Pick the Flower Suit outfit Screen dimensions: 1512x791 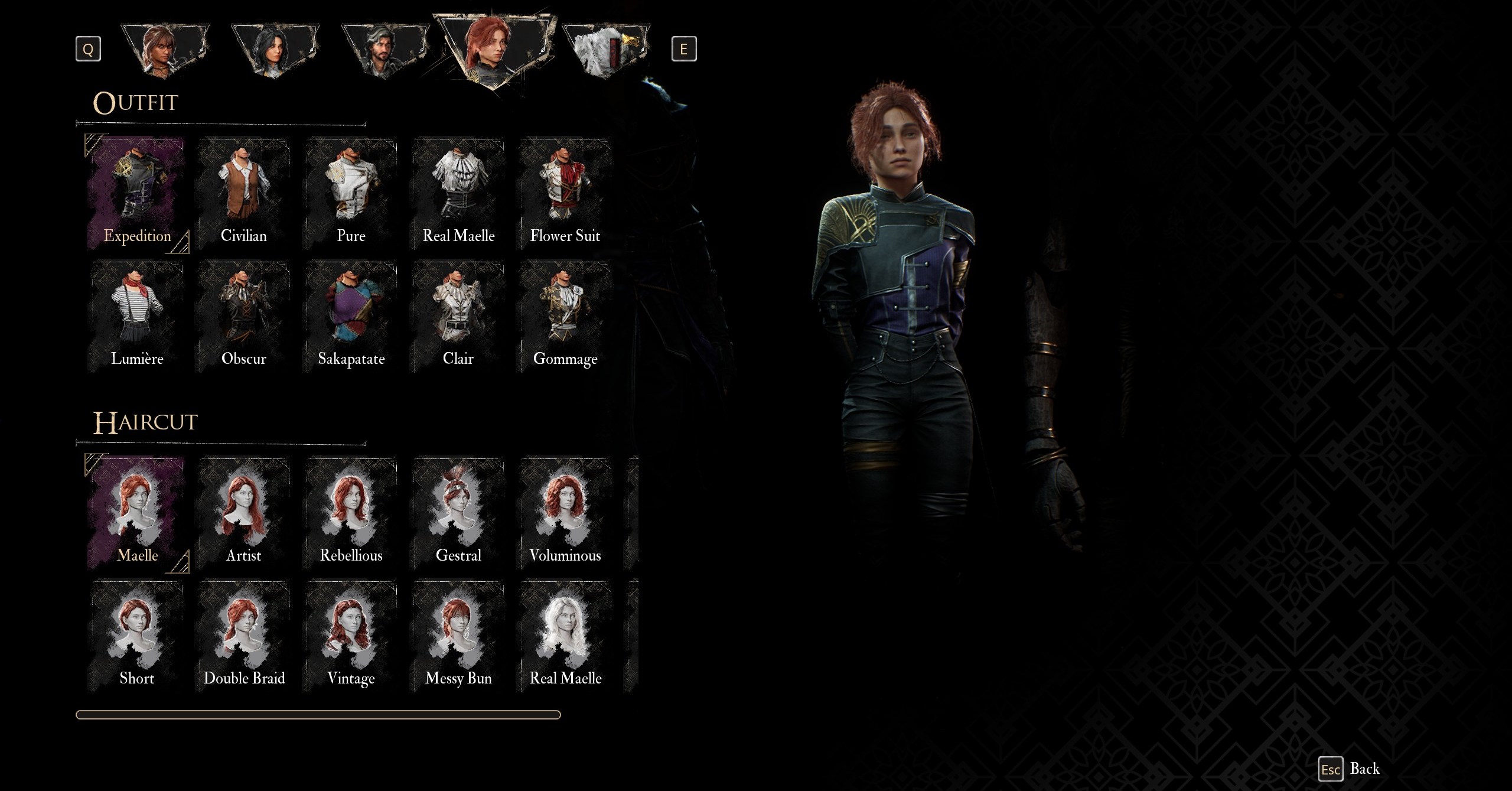pos(565,195)
